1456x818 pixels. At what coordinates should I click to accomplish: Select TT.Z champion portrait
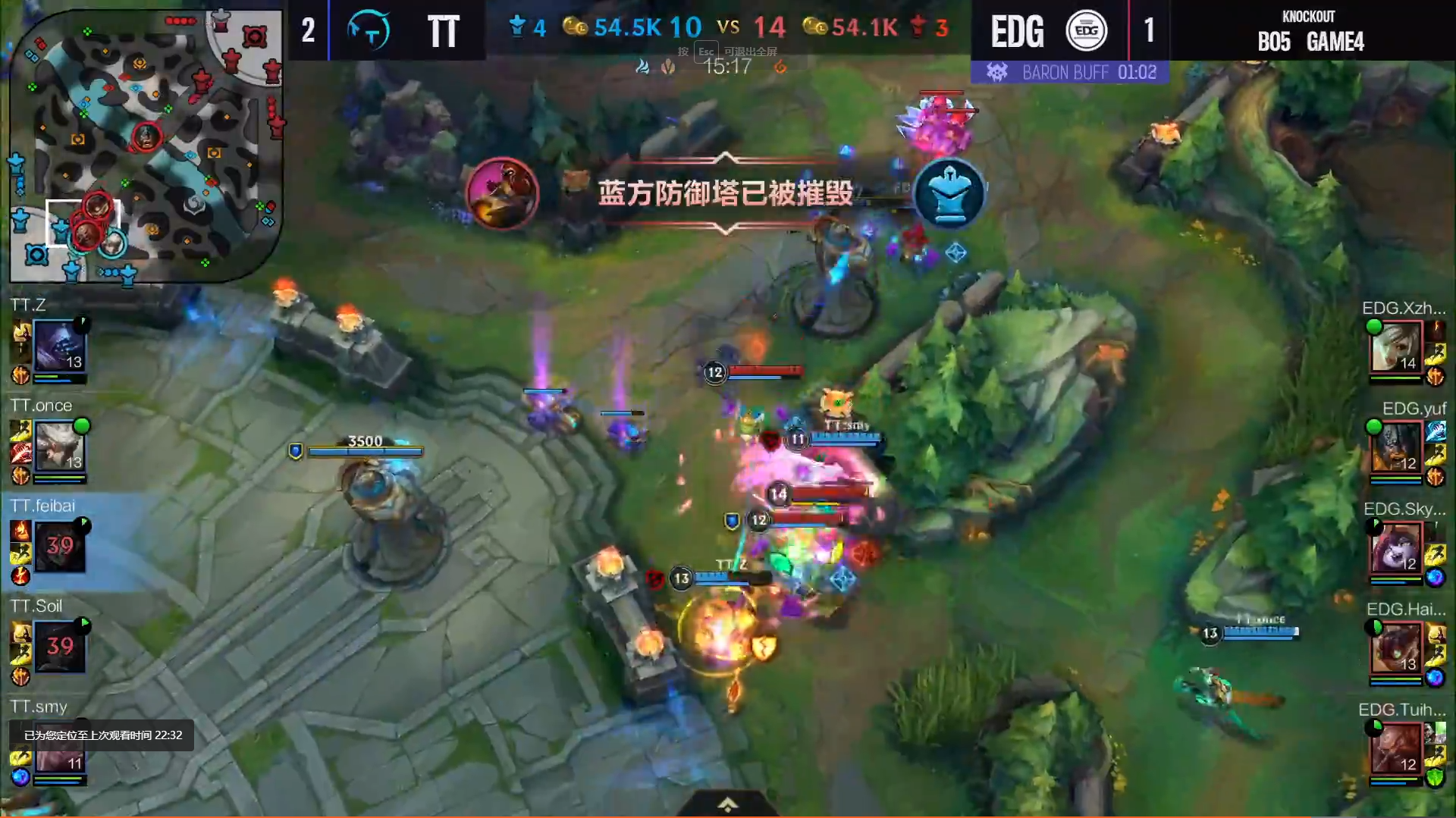click(x=58, y=345)
